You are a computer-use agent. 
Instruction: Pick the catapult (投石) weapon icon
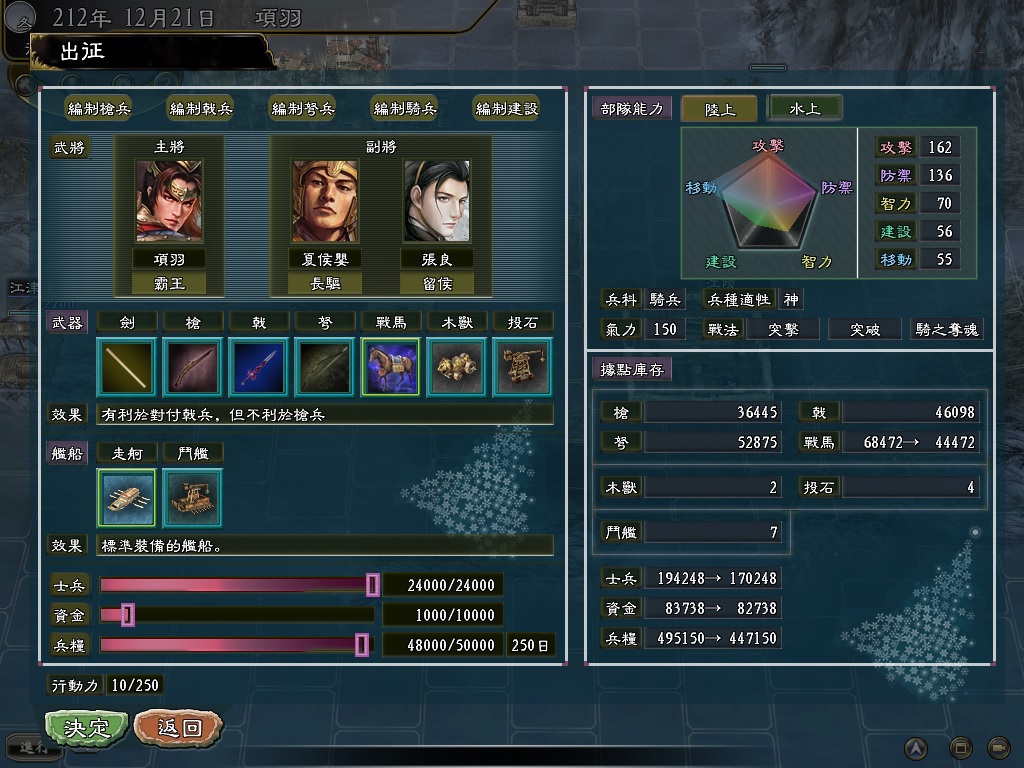pyautogui.click(x=522, y=367)
